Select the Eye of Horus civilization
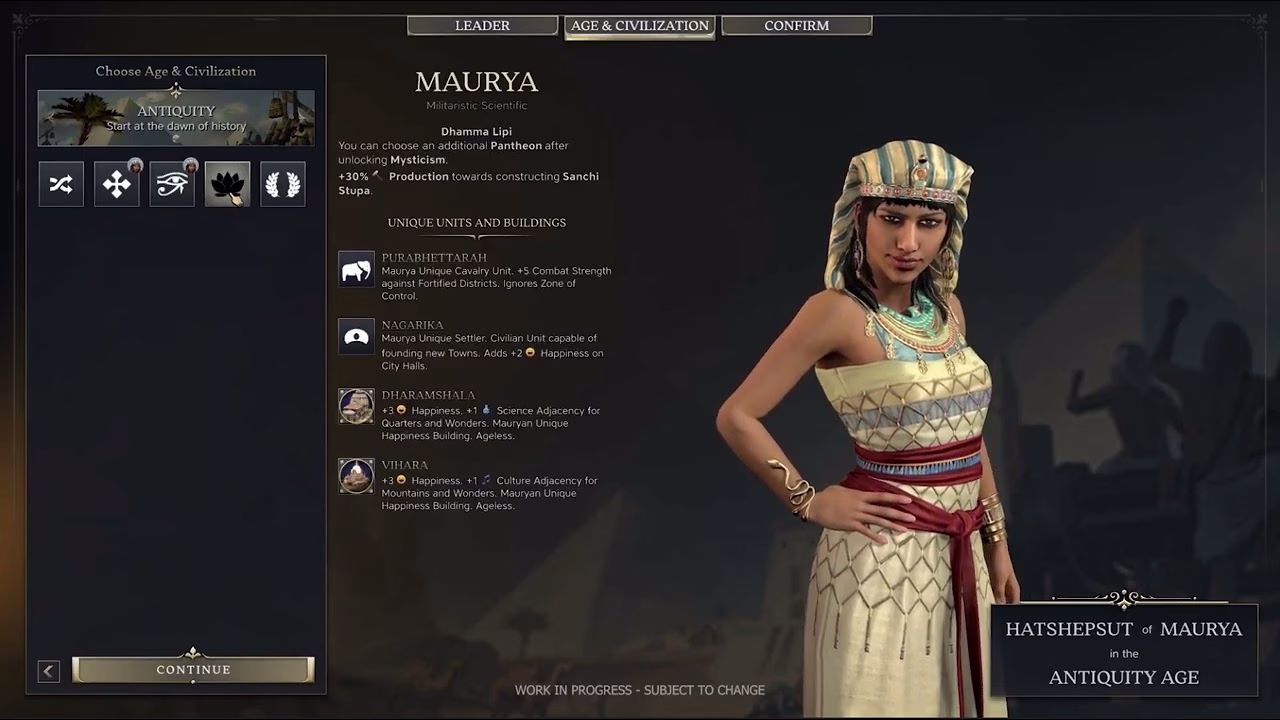The width and height of the screenshot is (1280, 720). 172,184
